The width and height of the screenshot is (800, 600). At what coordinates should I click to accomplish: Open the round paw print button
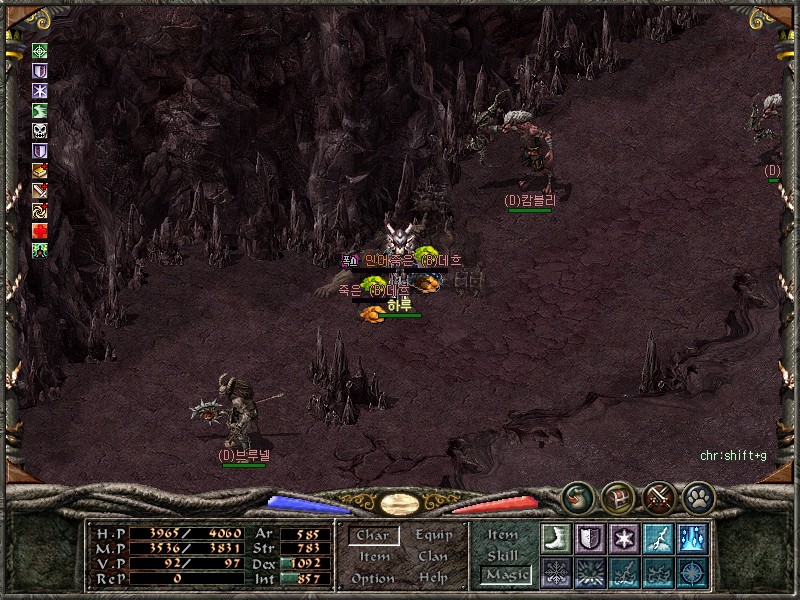point(698,496)
